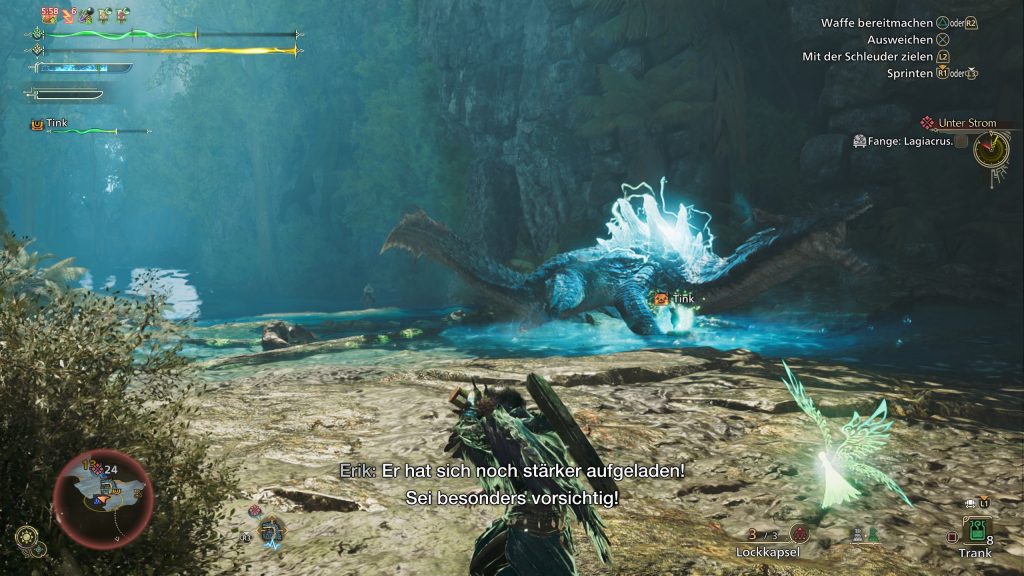Click the orange lightning status icon

point(70,15)
